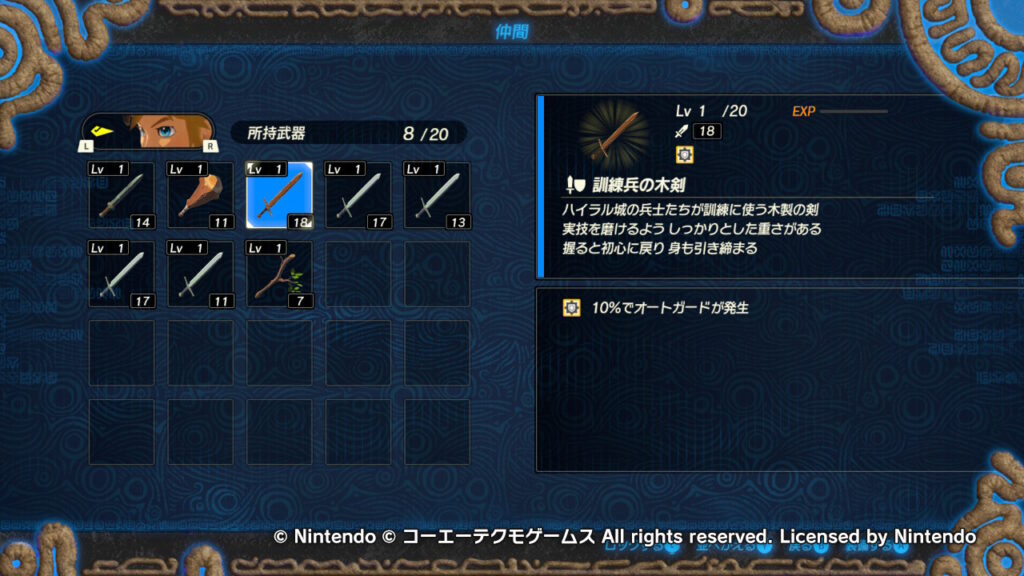Pick the dark rusty sword with 14 attack
This screenshot has width=1024, height=576.
tap(122, 194)
